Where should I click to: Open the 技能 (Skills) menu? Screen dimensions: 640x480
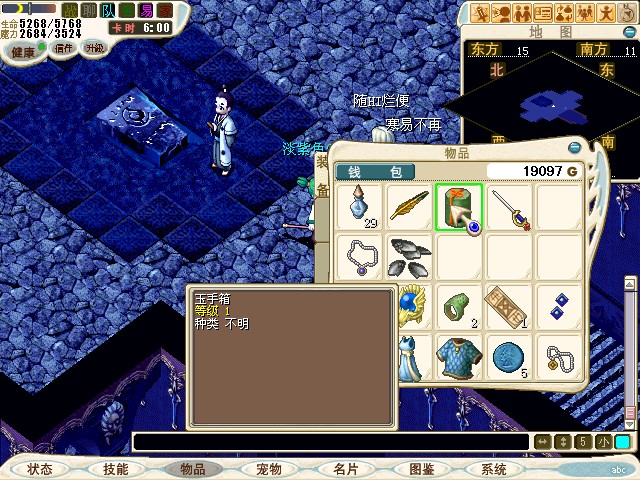(115, 468)
